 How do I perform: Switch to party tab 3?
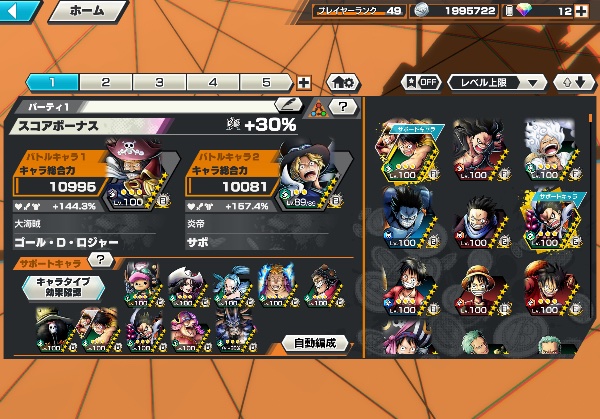(159, 83)
